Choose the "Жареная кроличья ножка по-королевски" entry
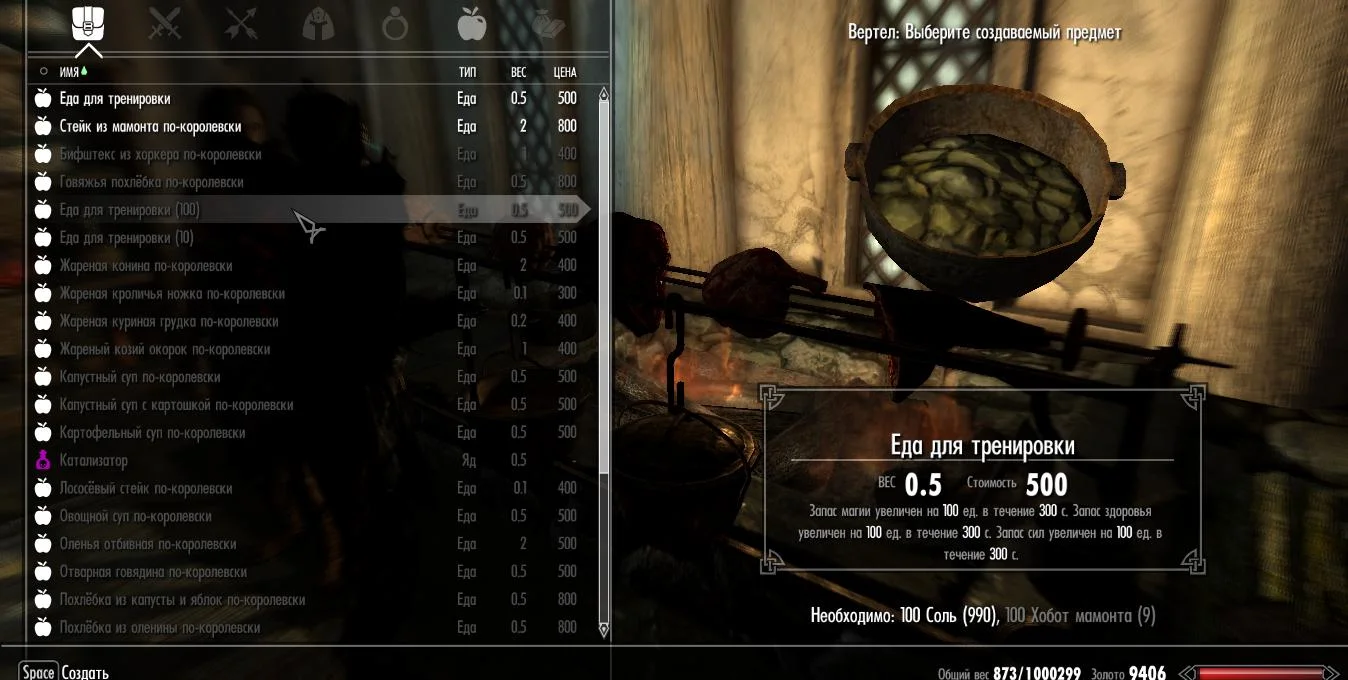 pyautogui.click(x=172, y=294)
